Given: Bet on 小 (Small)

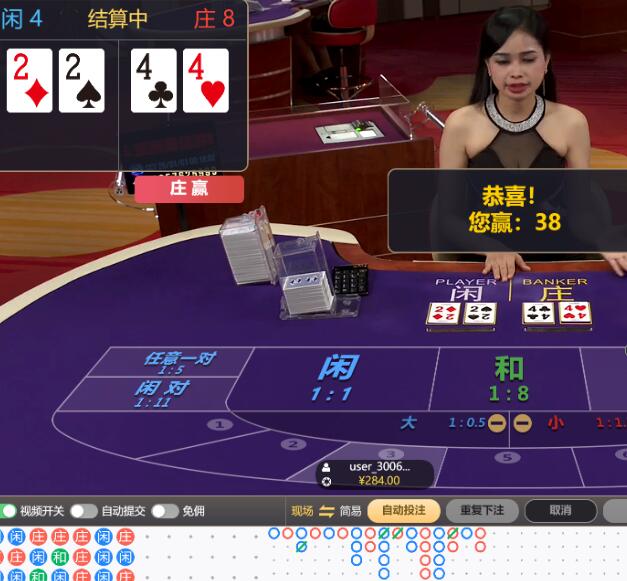Looking at the screenshot, I should [556, 423].
